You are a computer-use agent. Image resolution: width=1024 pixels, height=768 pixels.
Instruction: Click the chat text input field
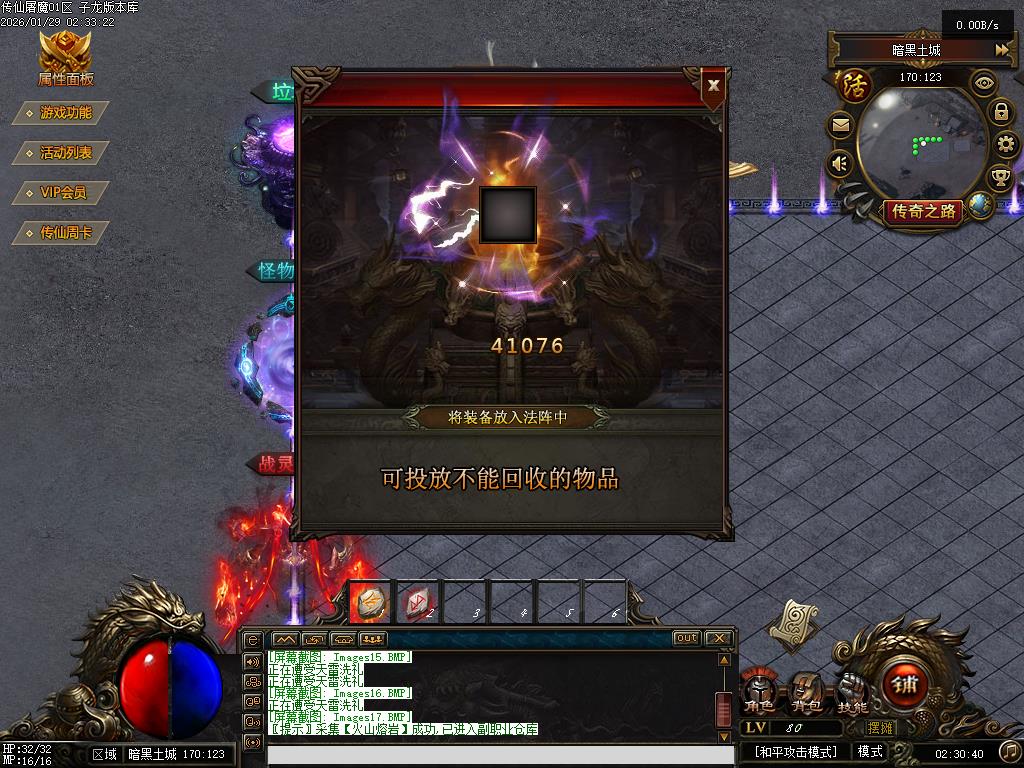pyautogui.click(x=490, y=755)
